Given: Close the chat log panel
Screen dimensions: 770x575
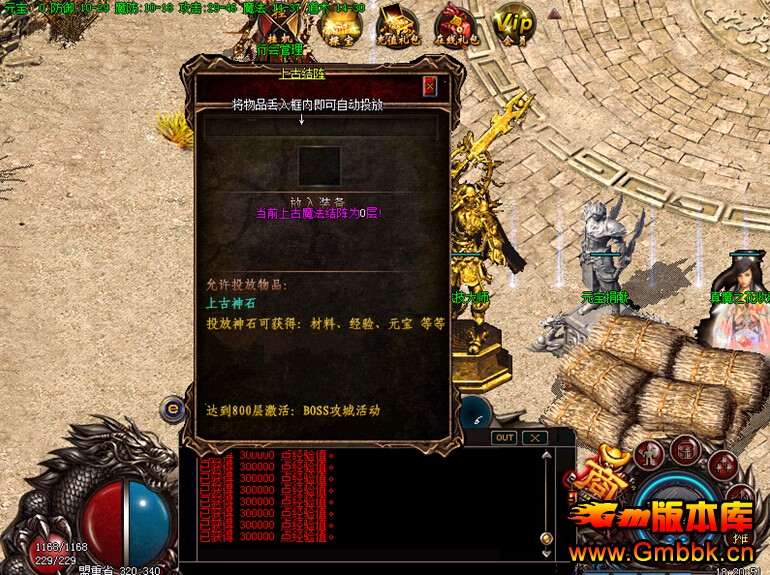Looking at the screenshot, I should coord(536,438).
